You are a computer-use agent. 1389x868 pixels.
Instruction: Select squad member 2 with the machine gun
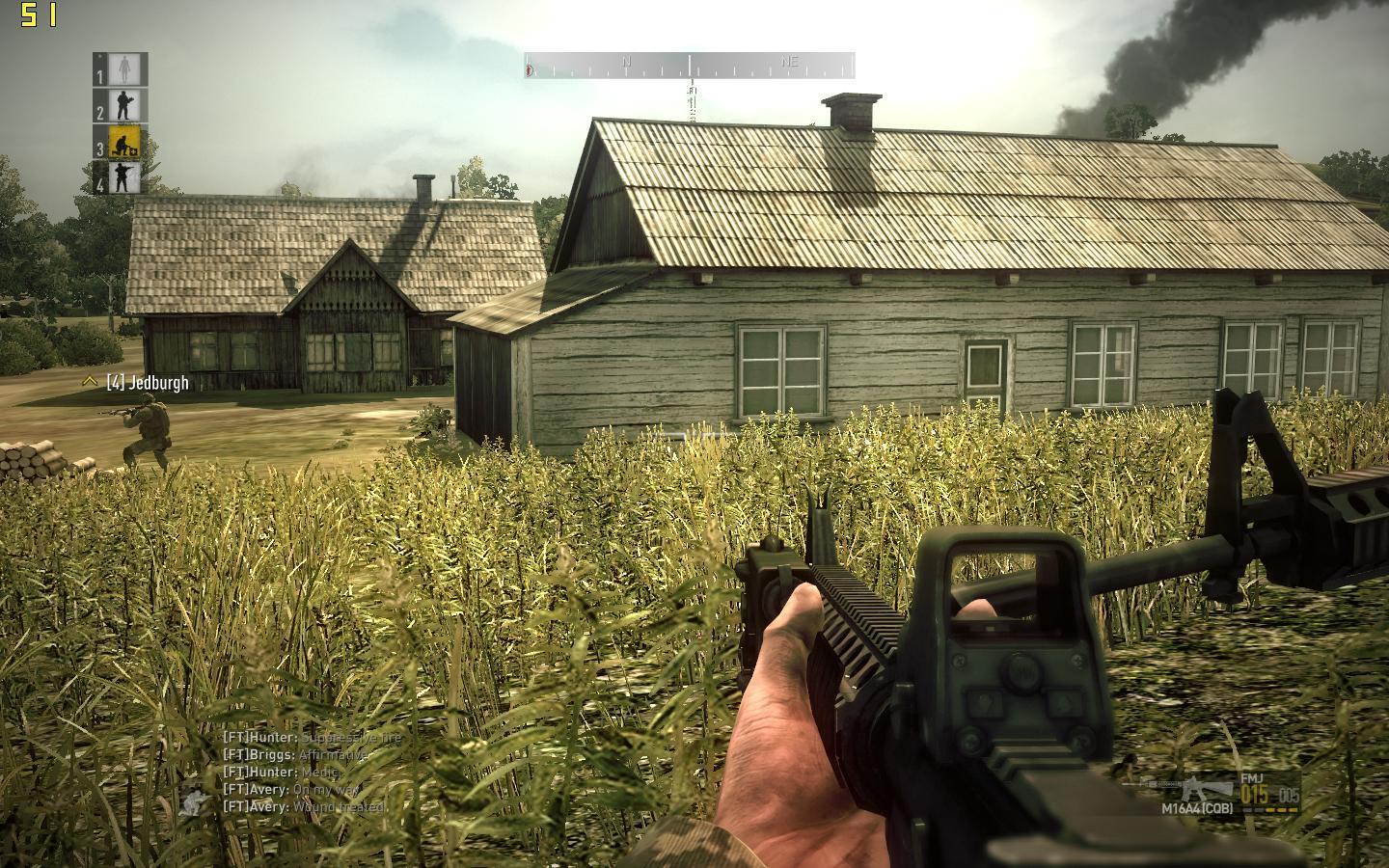(123, 105)
